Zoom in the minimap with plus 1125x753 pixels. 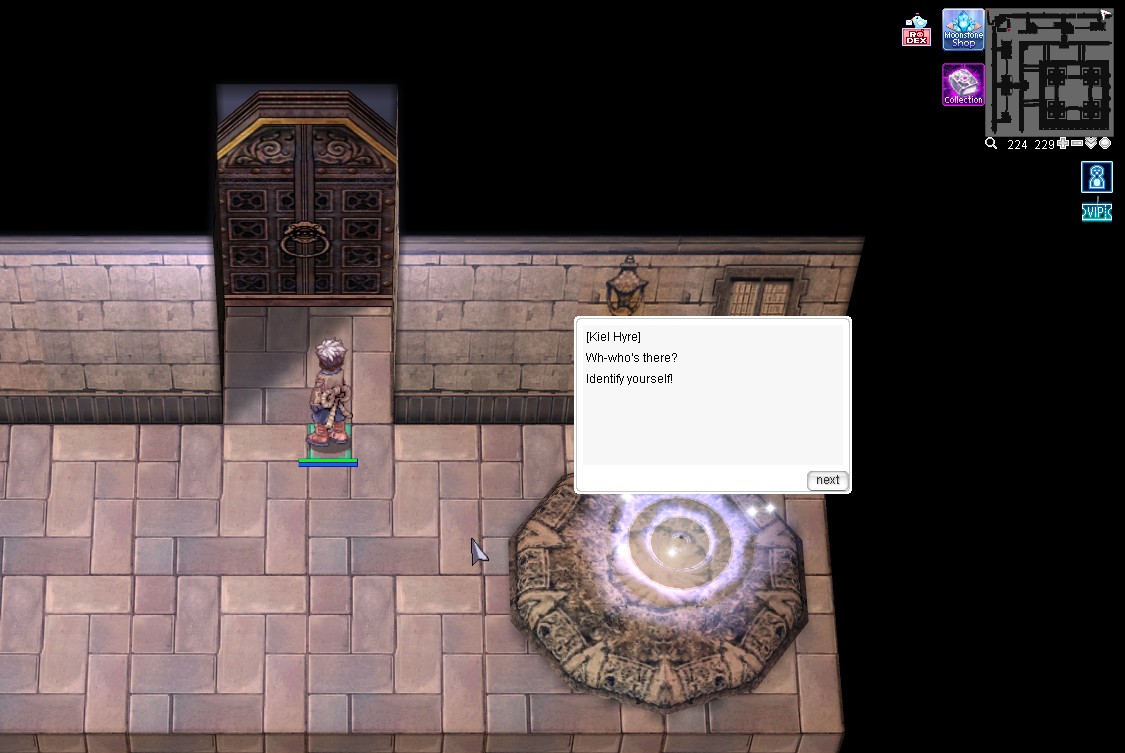(1063, 144)
